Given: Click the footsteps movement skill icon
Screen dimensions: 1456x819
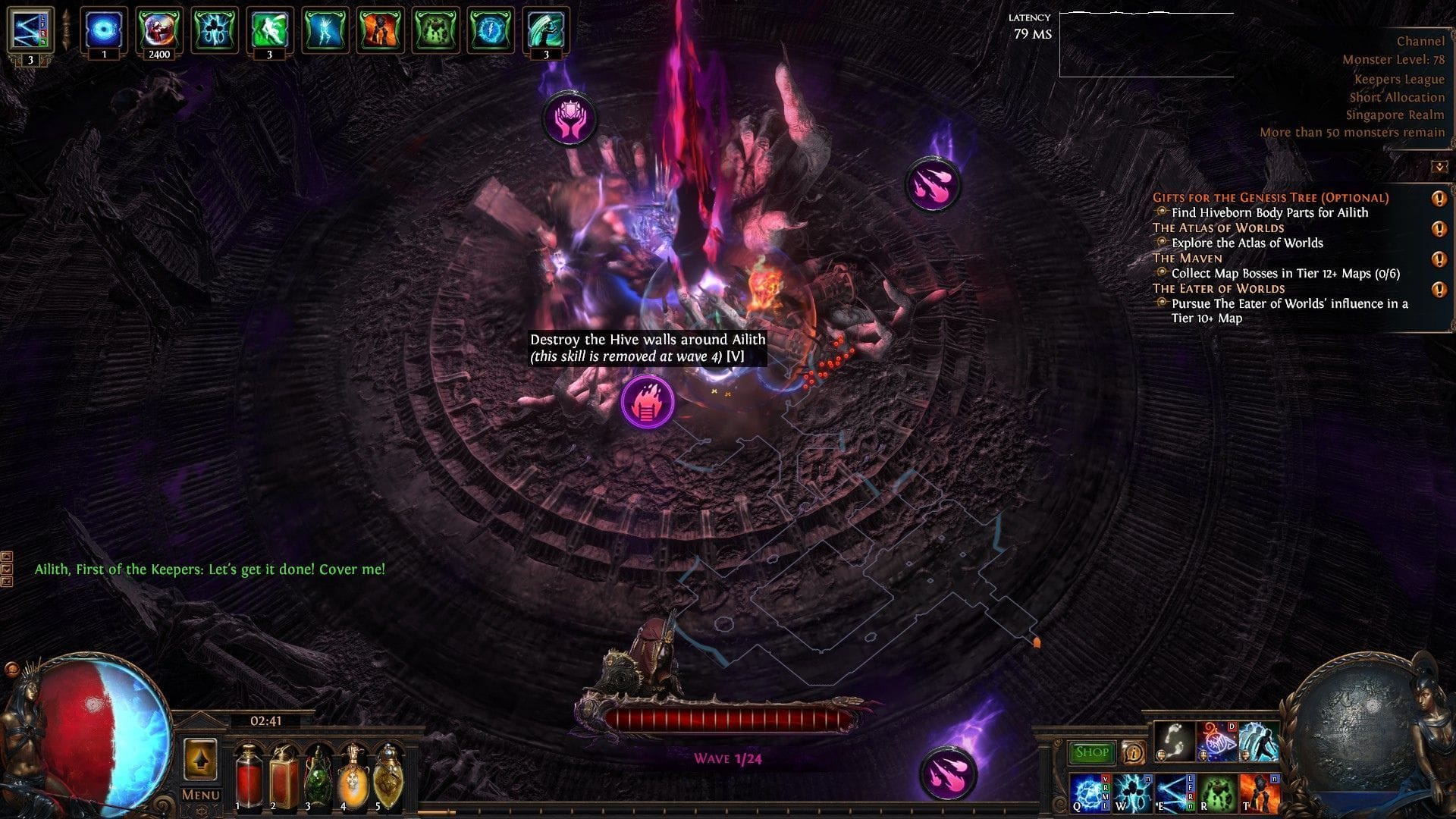Looking at the screenshot, I should coord(1174,744).
